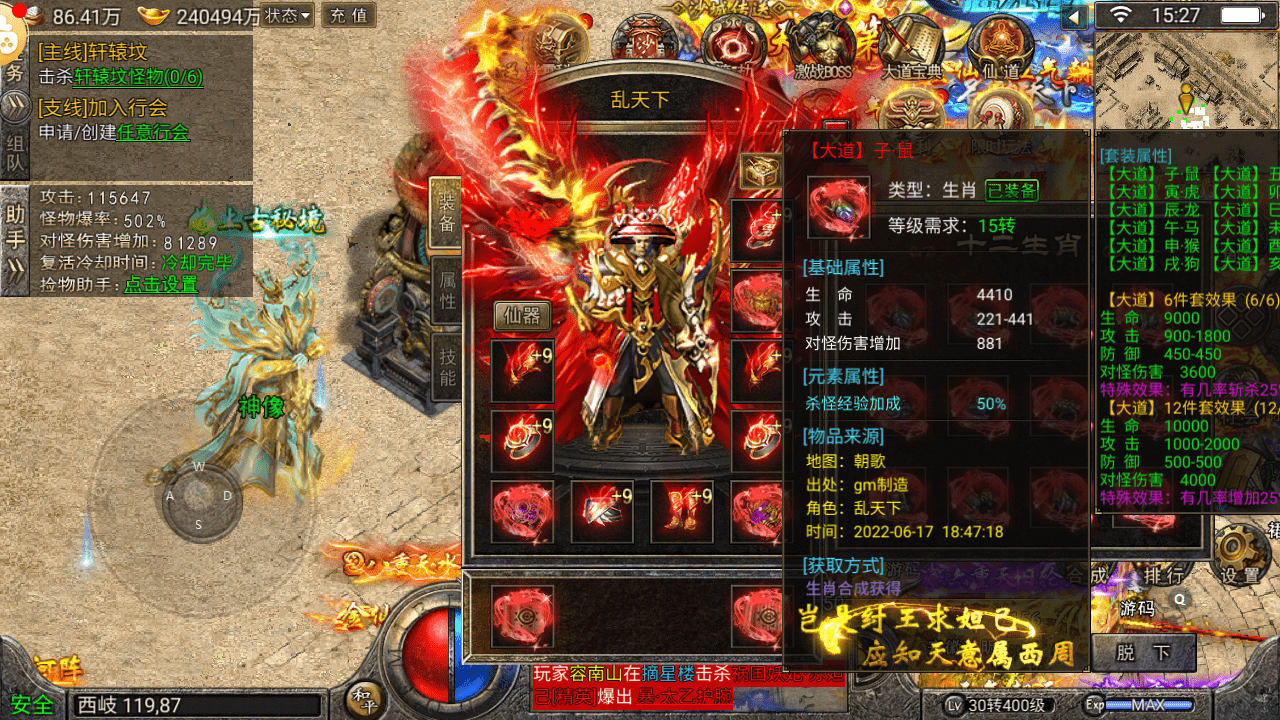Collapse the minimap with its arrow
The height and width of the screenshot is (720, 1280).
[x=1075, y=16]
